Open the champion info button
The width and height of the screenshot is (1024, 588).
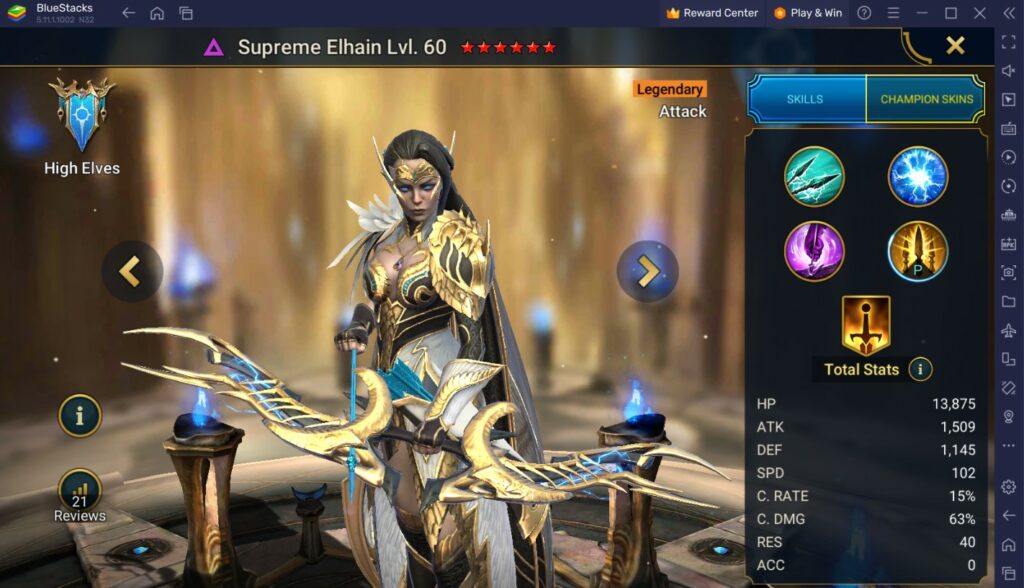[x=80, y=415]
